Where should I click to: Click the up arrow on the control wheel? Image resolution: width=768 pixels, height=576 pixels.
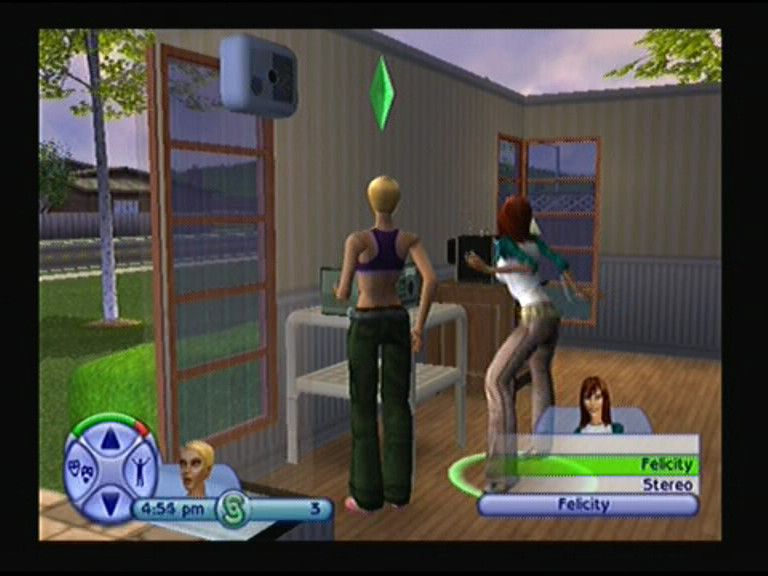click(x=111, y=437)
